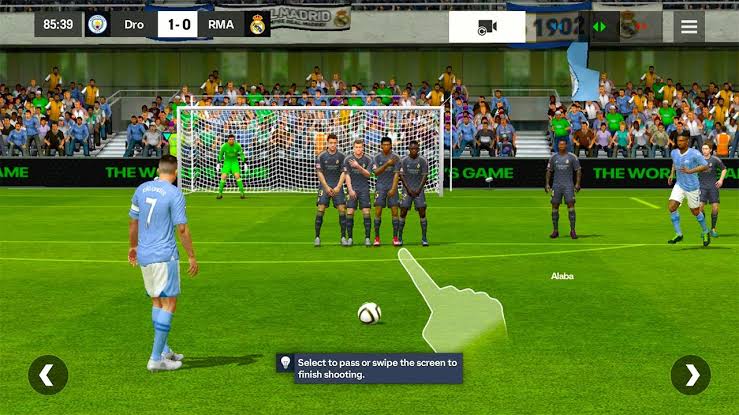Tap the green arrows substitution button
Viewport: 739px width, 415px height.
click(x=600, y=27)
